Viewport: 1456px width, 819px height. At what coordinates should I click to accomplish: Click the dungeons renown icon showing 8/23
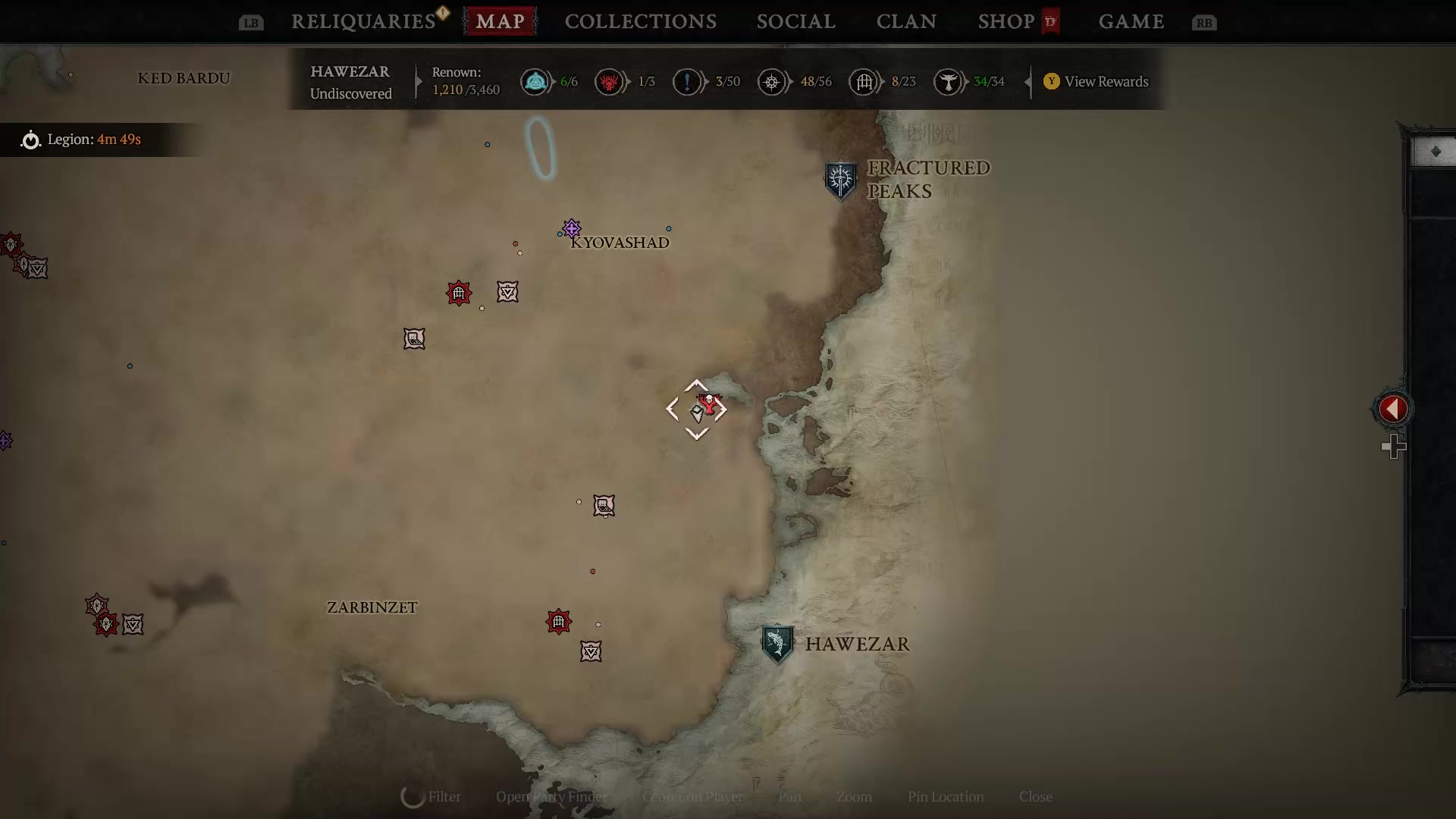click(864, 82)
